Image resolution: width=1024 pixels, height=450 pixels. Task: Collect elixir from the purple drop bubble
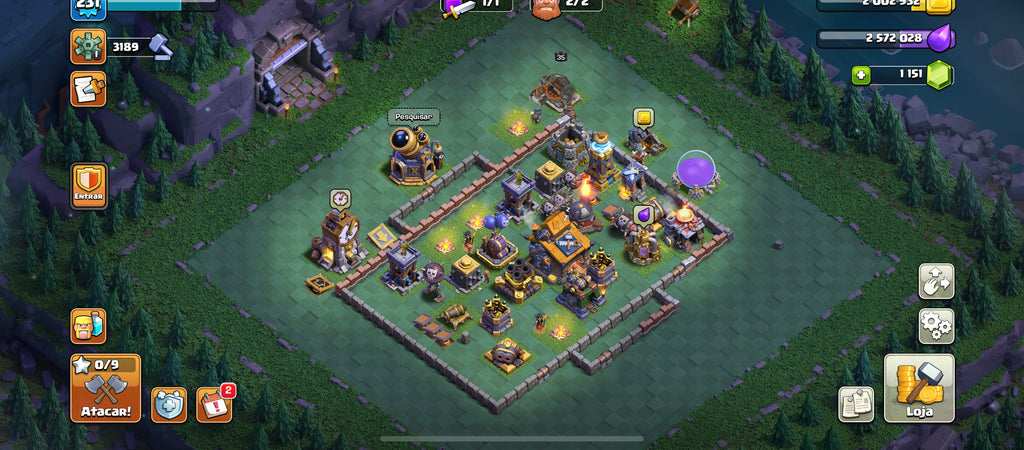pos(643,214)
